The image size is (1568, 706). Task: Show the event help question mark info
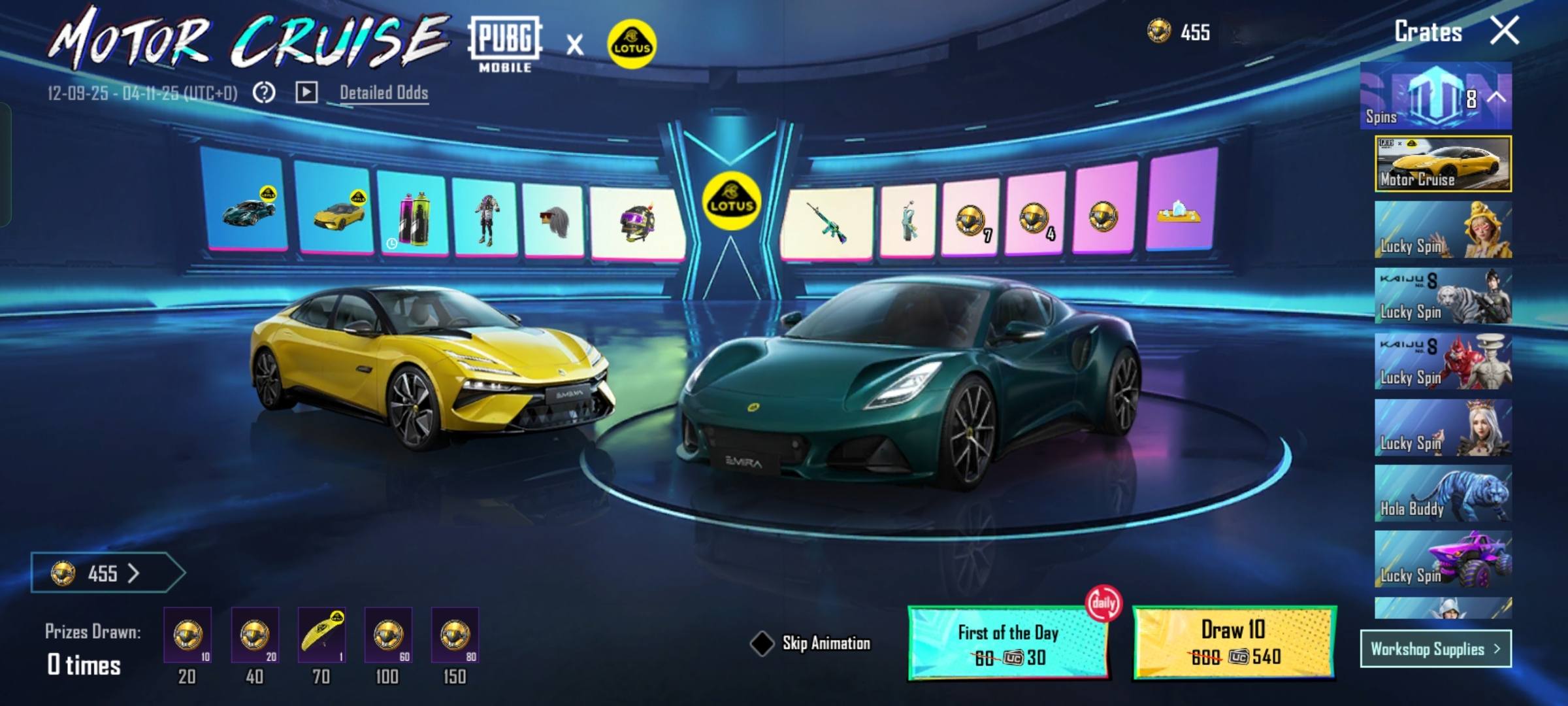264,93
